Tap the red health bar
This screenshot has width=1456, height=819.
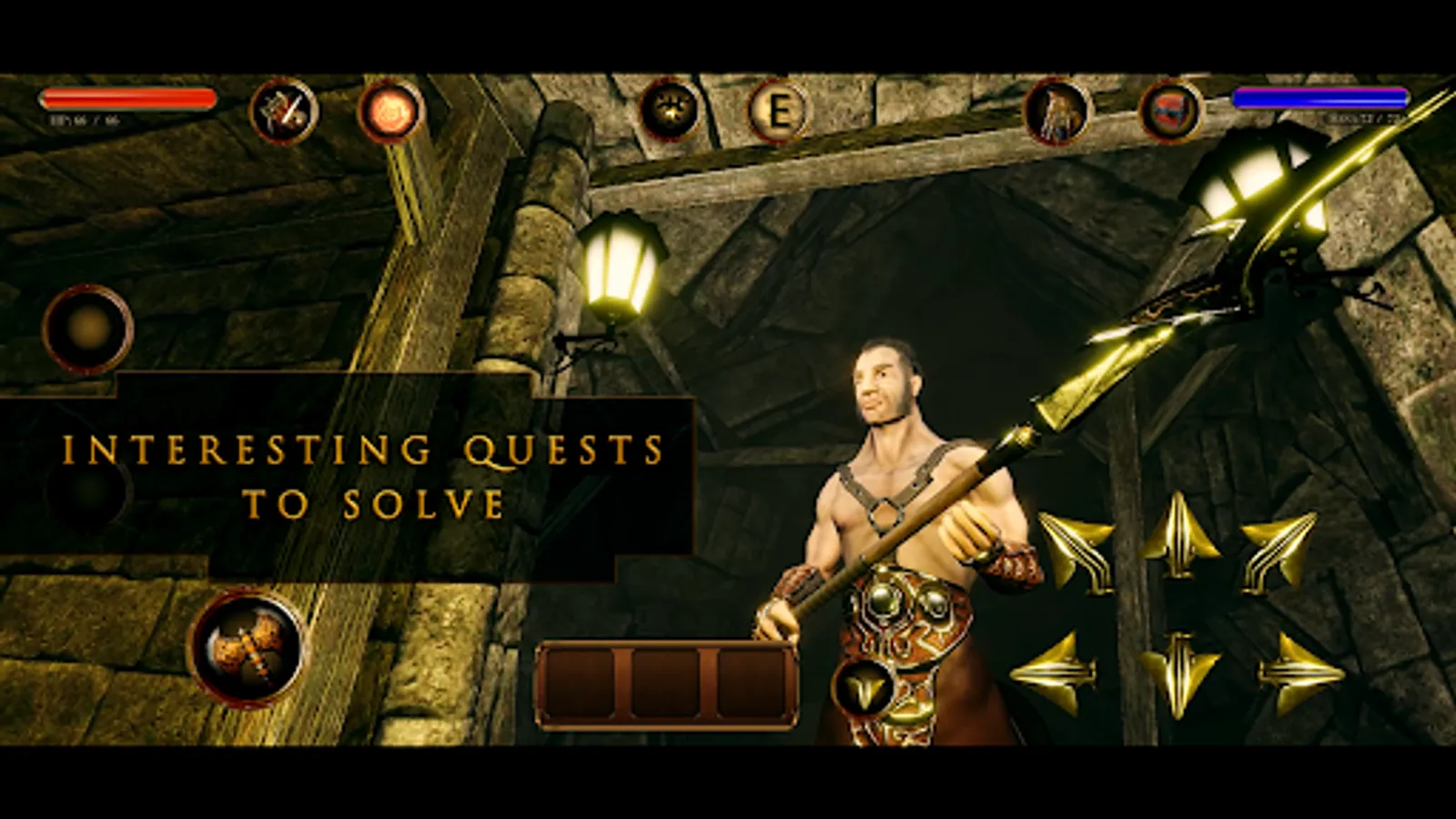127,96
